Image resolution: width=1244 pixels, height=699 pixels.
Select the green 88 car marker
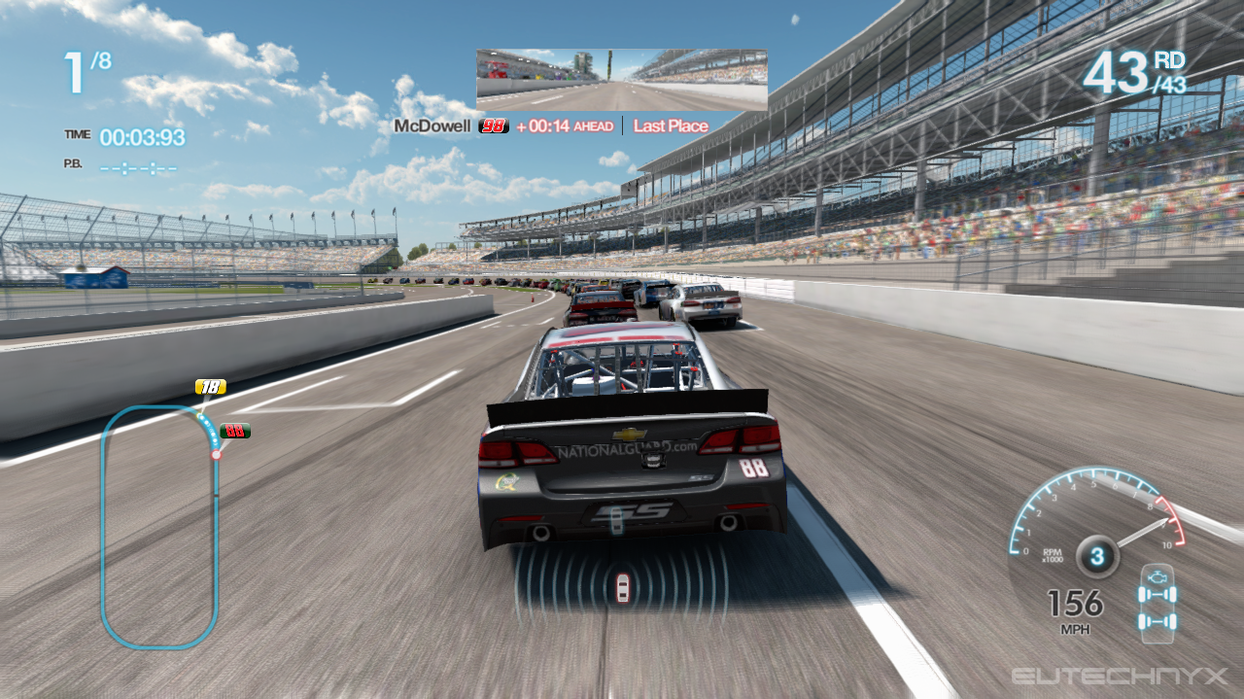(x=235, y=431)
